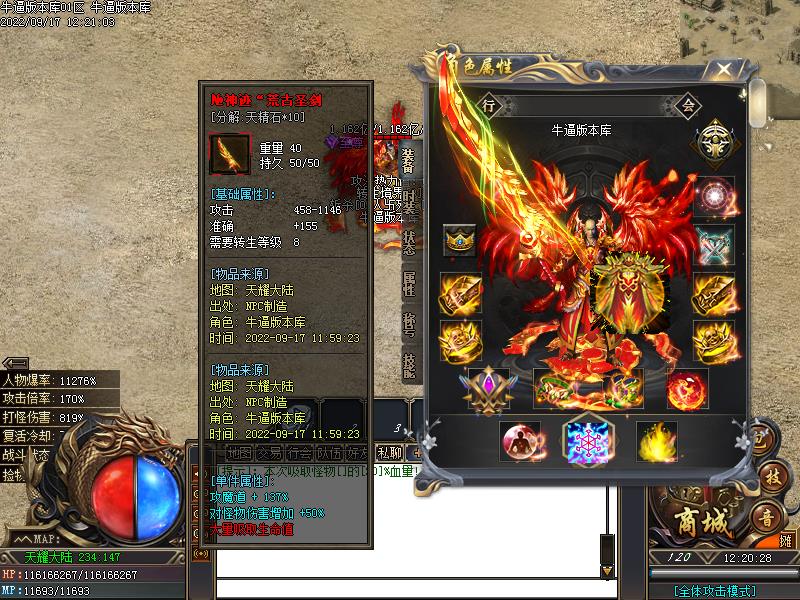The height and width of the screenshot is (600, 800).
Task: Switch to the 属性 attributes tab
Action: click(409, 283)
